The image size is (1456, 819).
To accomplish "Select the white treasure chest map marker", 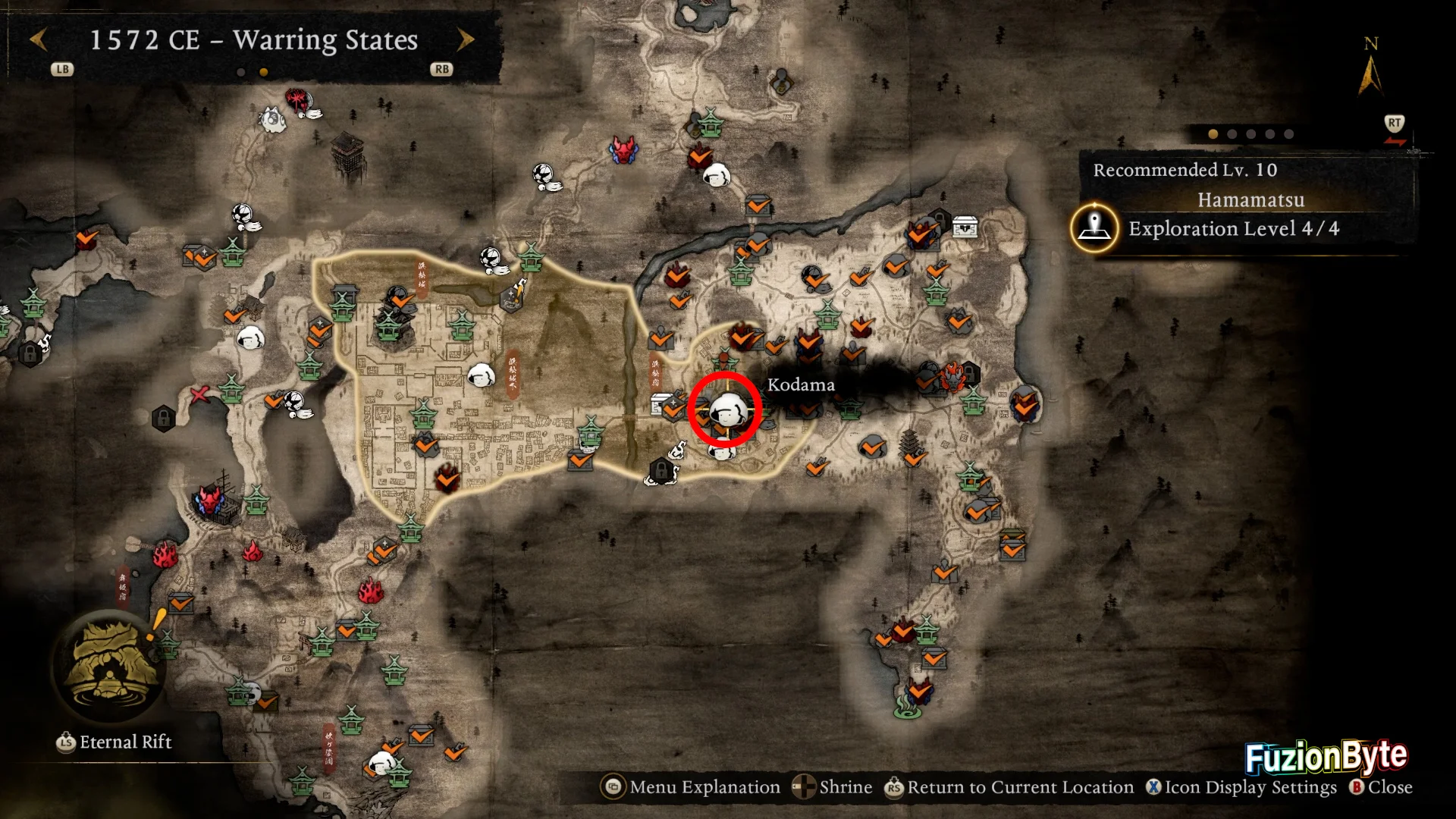I will click(965, 226).
